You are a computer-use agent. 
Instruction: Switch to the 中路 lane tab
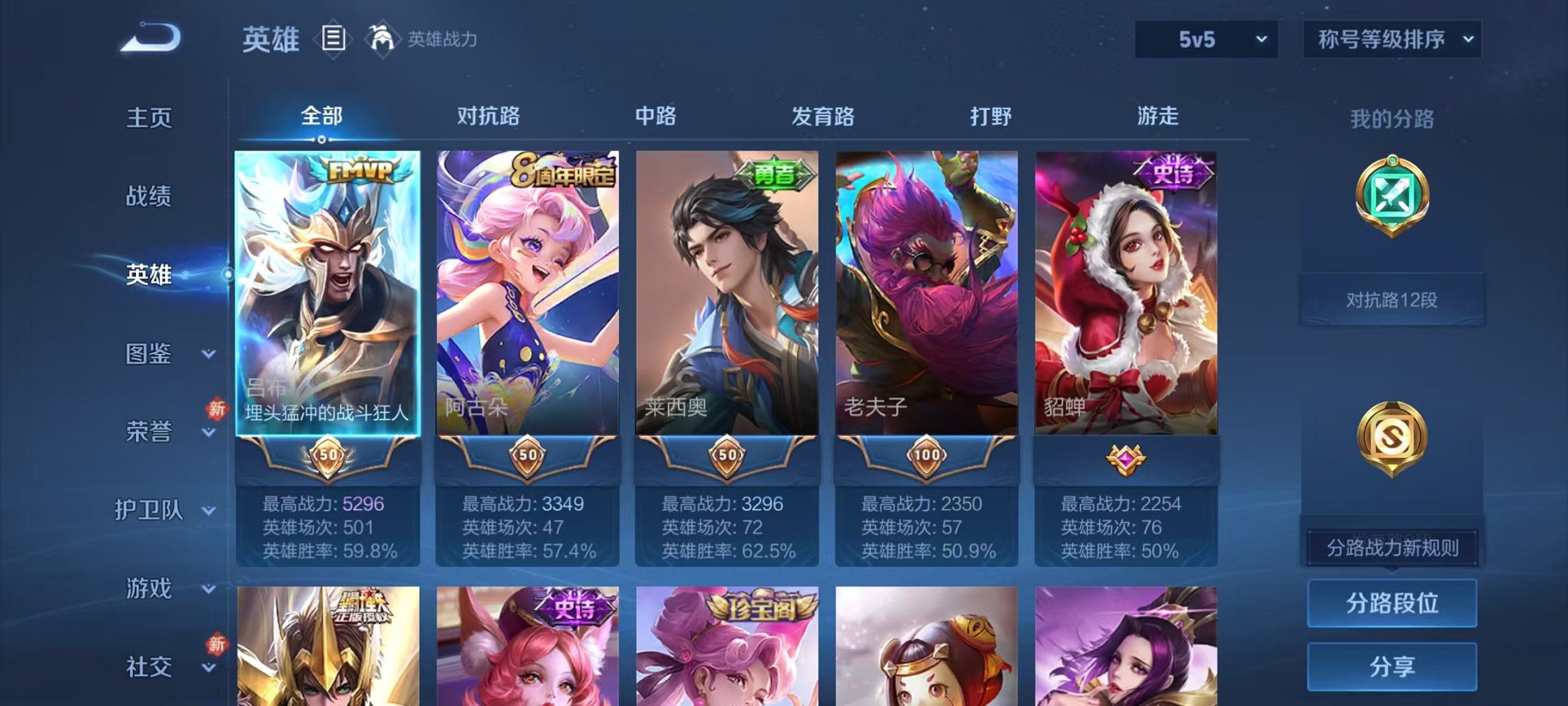pos(656,115)
